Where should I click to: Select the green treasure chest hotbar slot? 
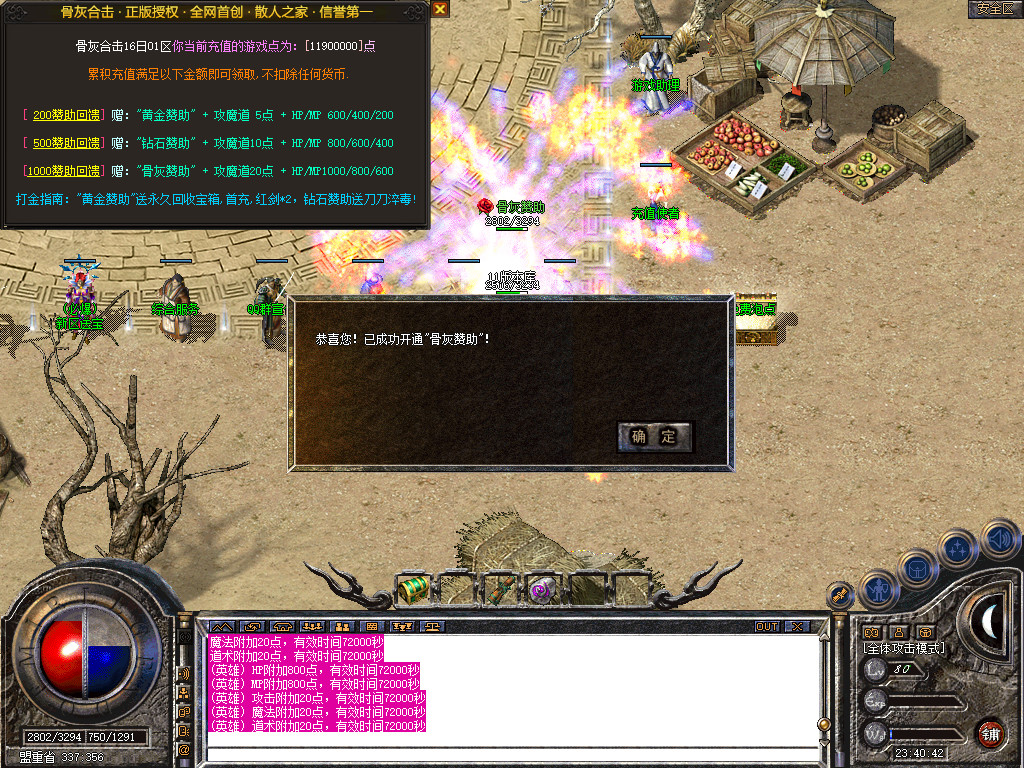coord(413,590)
